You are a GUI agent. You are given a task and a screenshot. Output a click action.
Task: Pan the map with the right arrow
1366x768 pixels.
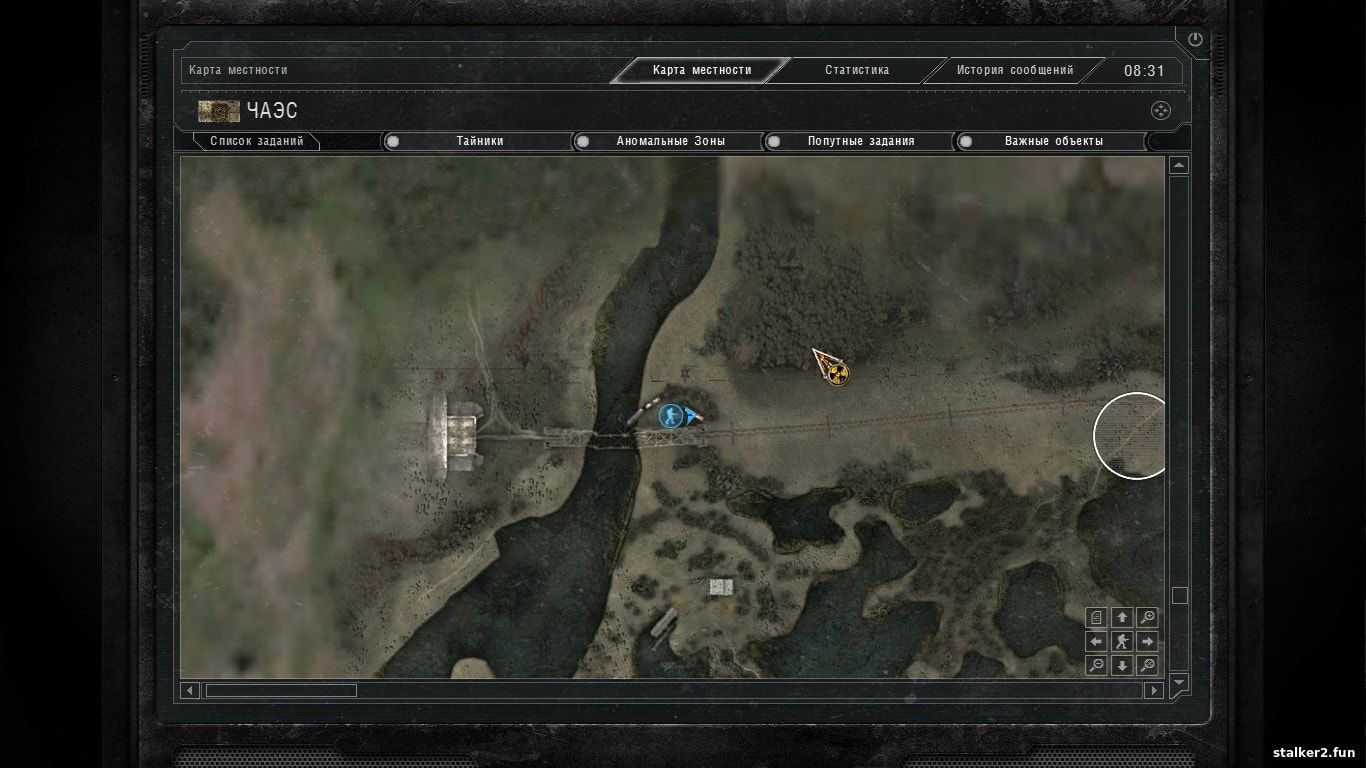[1148, 641]
